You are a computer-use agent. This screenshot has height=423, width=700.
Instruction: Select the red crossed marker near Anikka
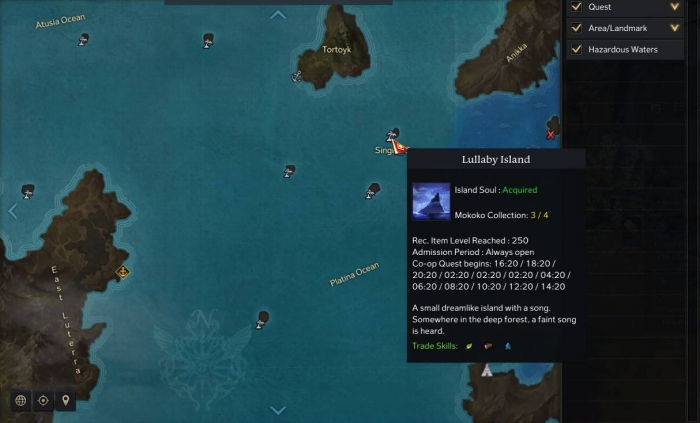click(551, 134)
